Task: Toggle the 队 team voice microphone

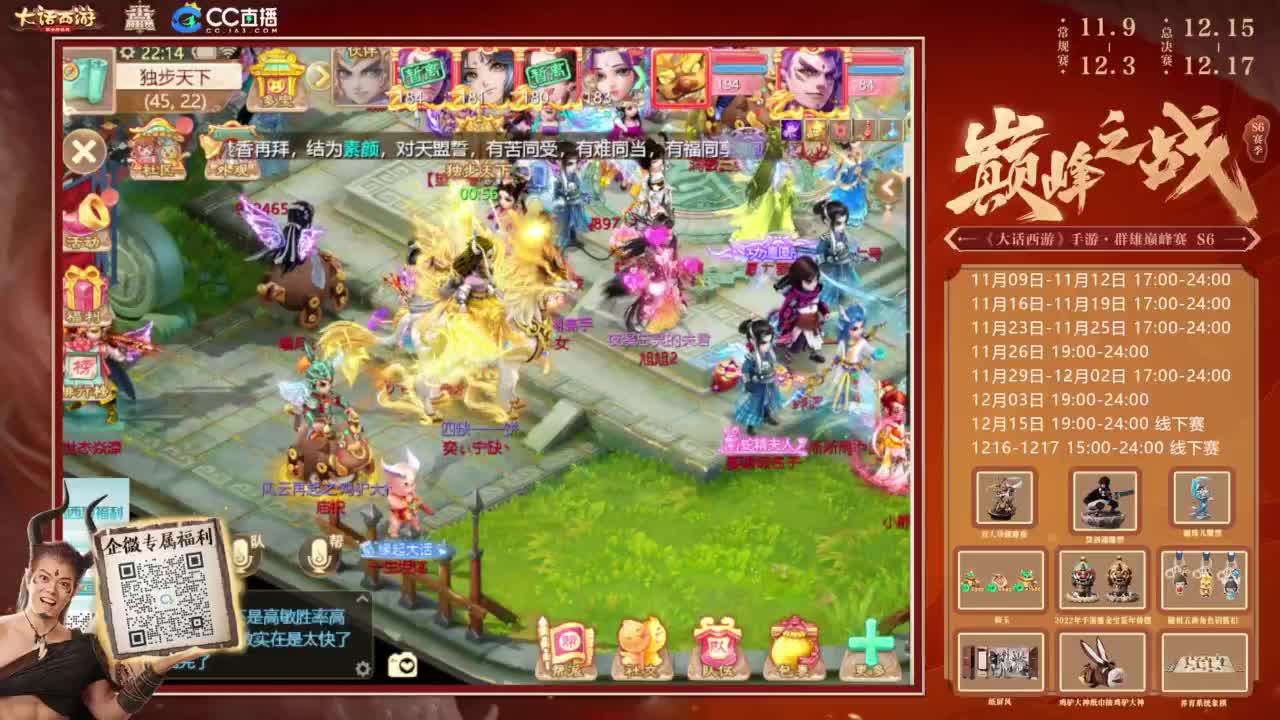Action: tap(241, 556)
